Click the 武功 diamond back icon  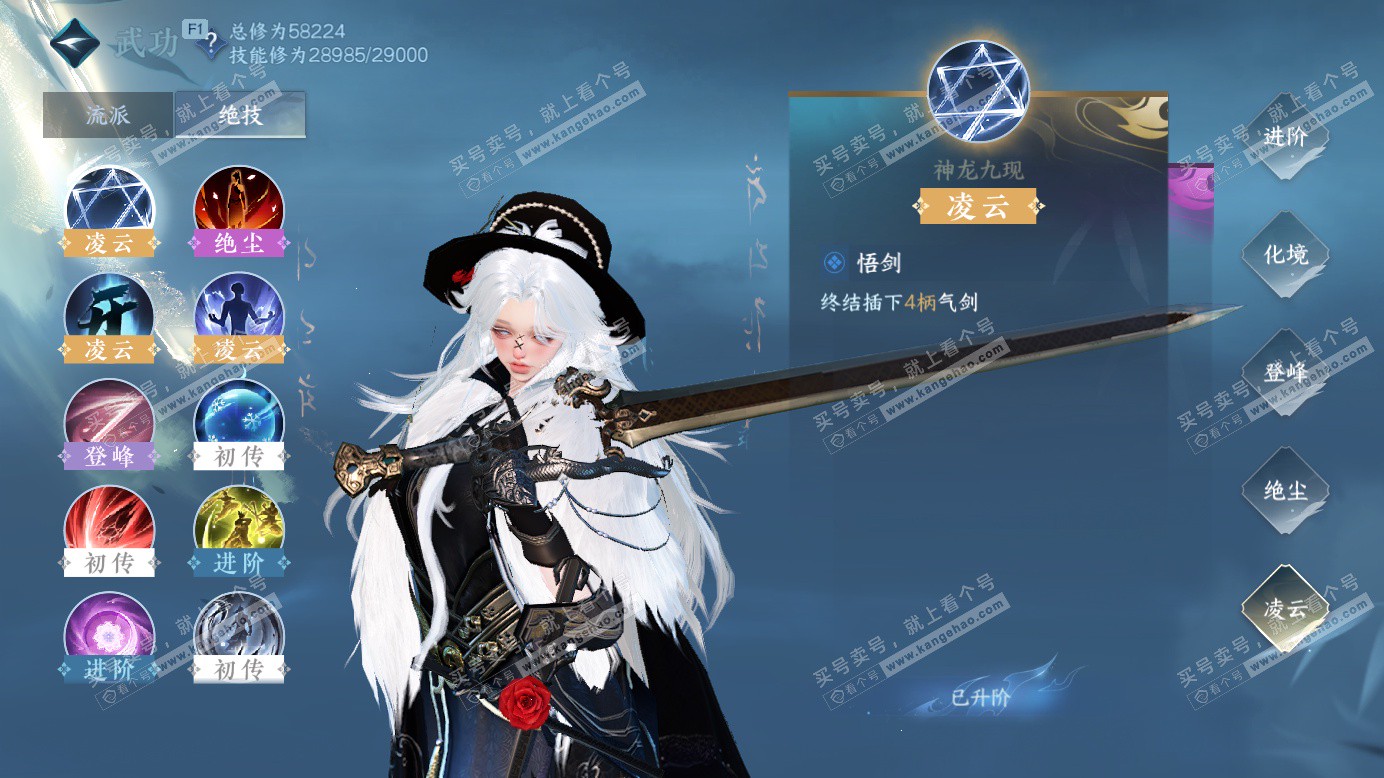(74, 41)
